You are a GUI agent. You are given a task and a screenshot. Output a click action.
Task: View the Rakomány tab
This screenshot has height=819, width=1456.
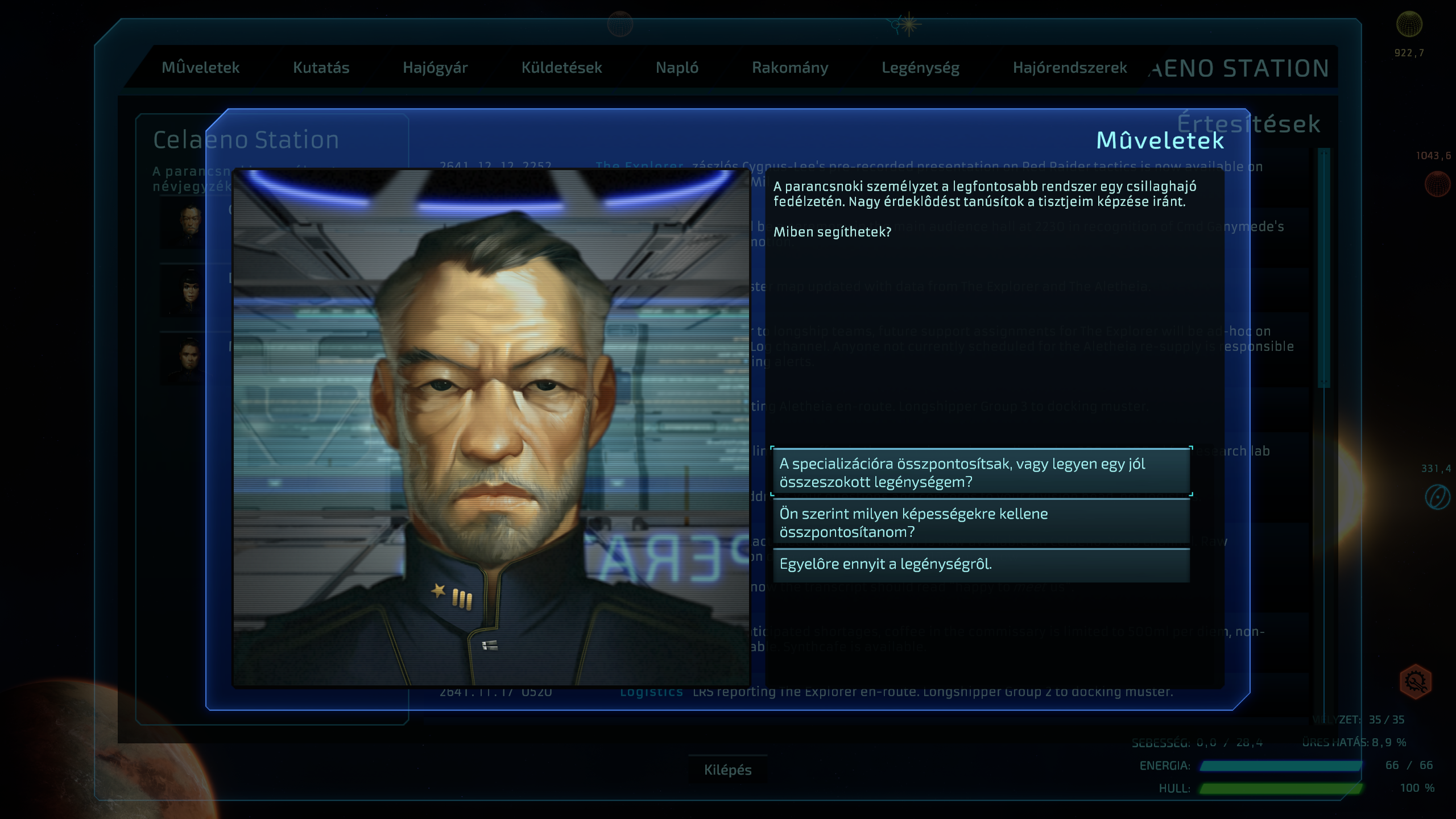[x=790, y=68]
